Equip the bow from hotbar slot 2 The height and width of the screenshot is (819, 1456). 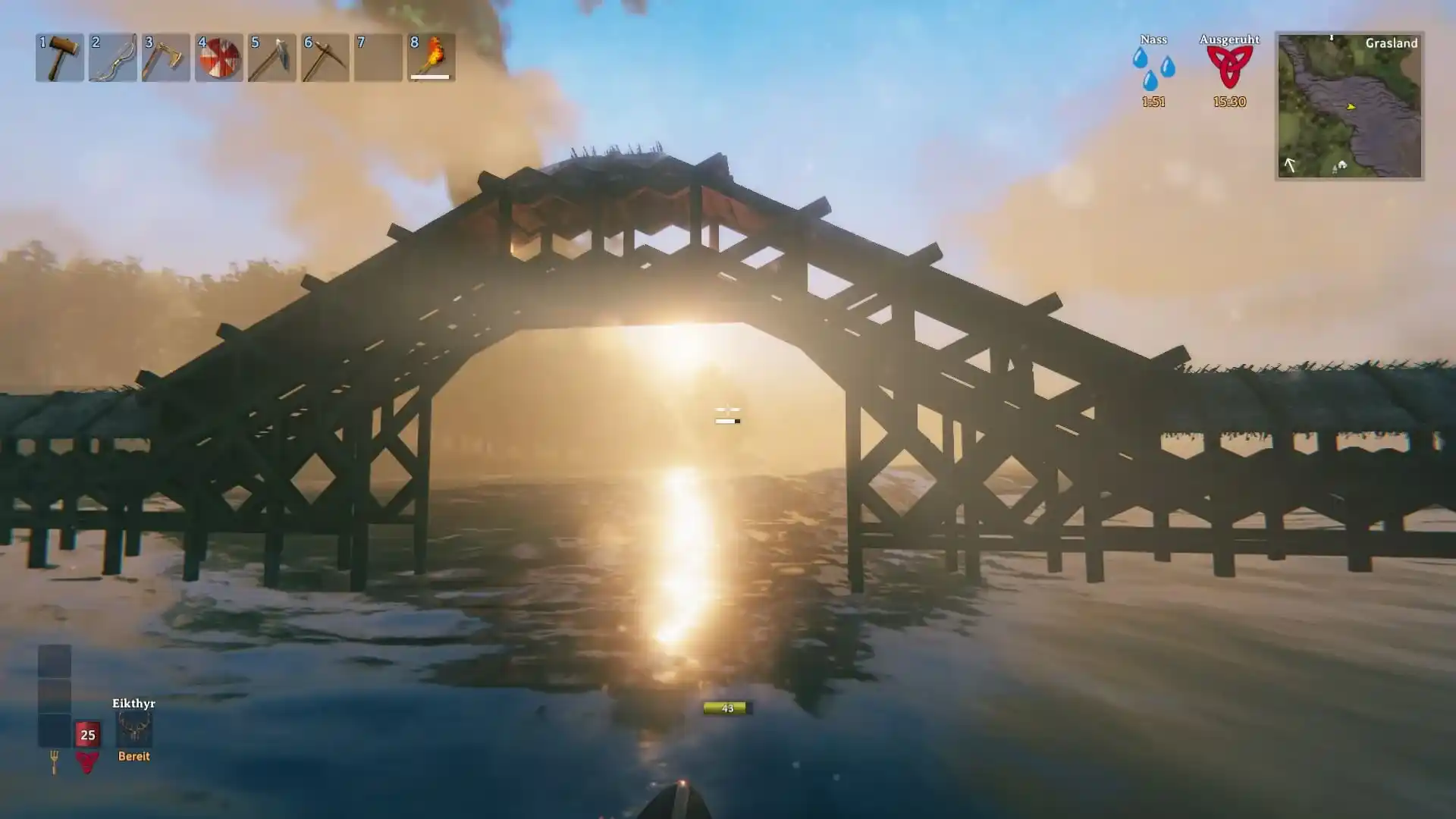(x=113, y=57)
